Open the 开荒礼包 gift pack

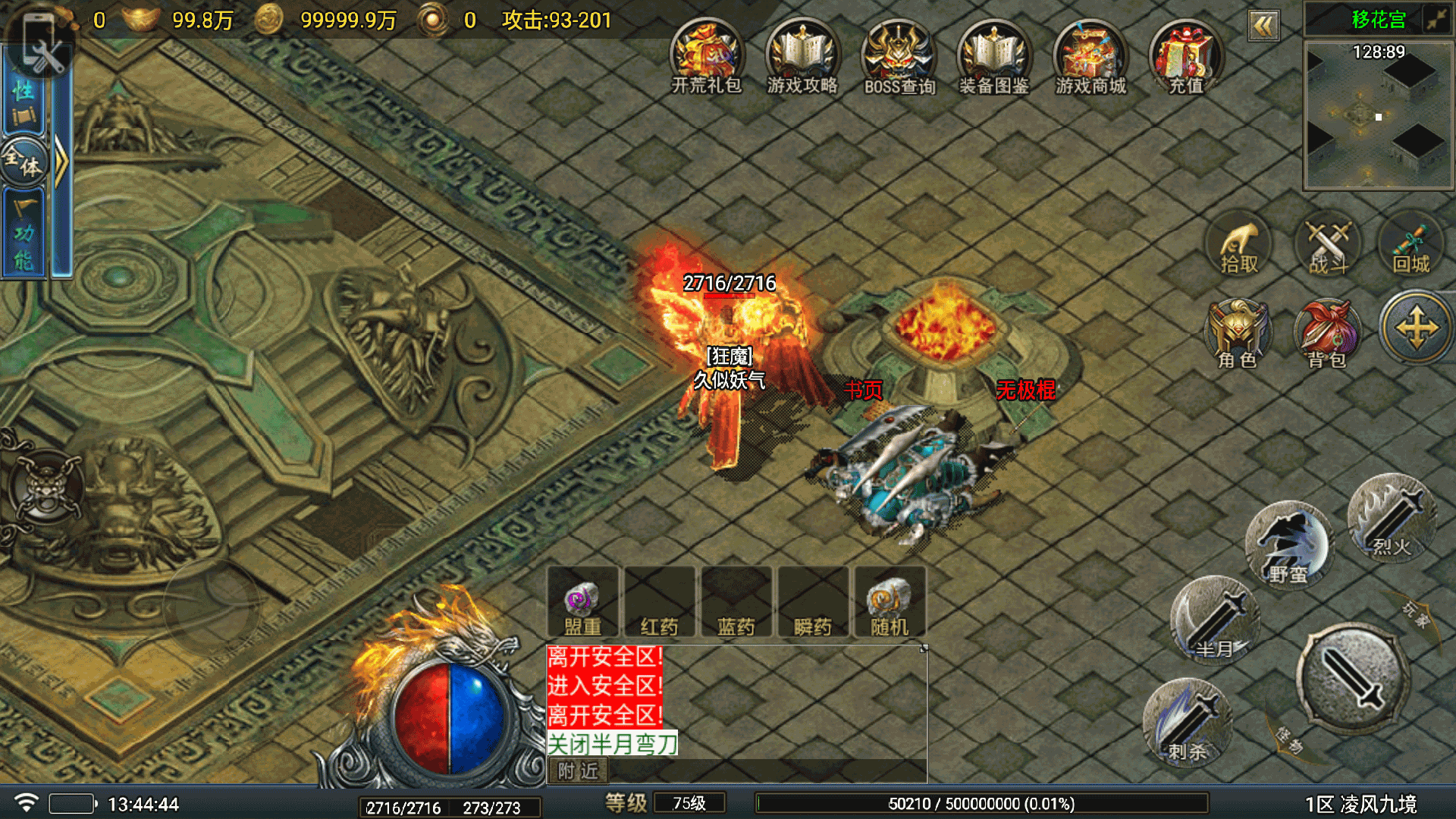click(x=706, y=58)
